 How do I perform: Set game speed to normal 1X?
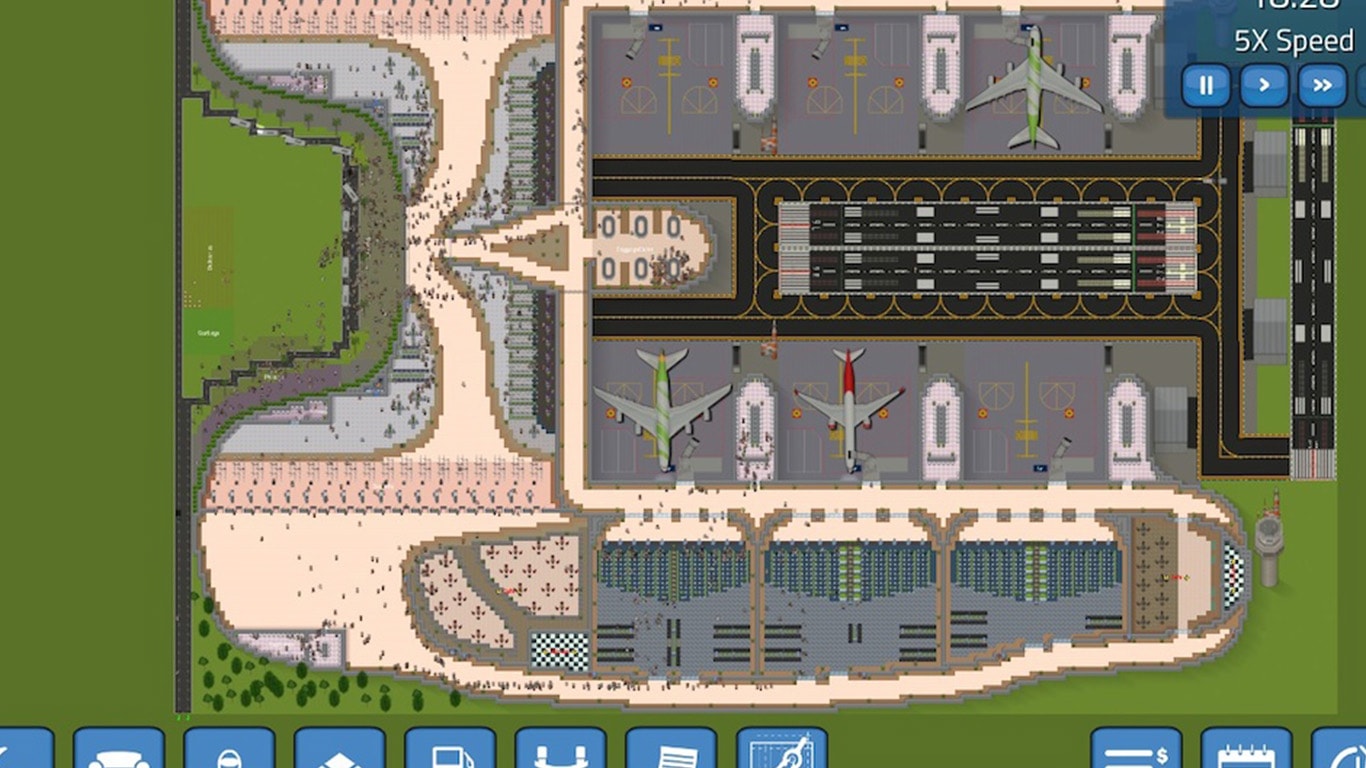[1263, 86]
